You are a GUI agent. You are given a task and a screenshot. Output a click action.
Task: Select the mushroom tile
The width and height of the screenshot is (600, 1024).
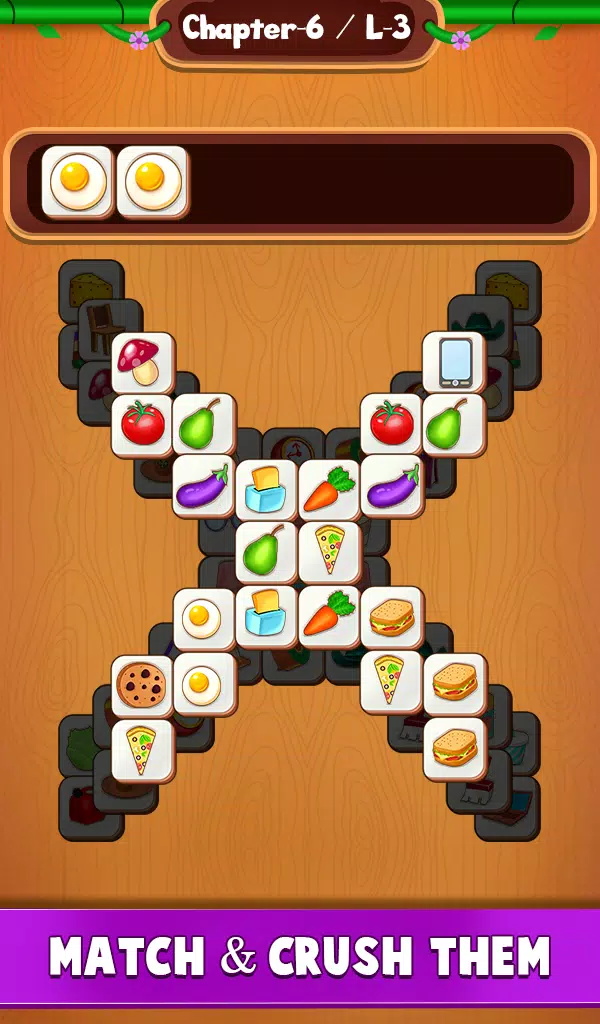pos(142,362)
